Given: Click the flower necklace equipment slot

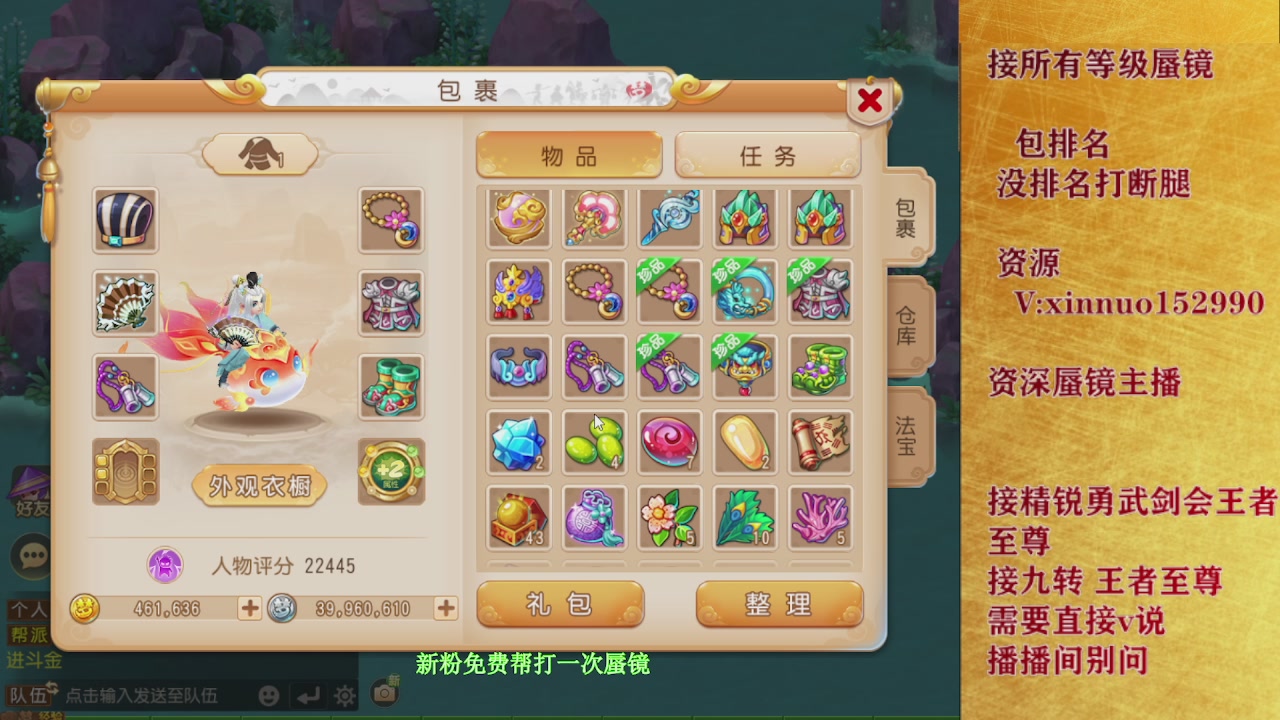Looking at the screenshot, I should point(391,219).
